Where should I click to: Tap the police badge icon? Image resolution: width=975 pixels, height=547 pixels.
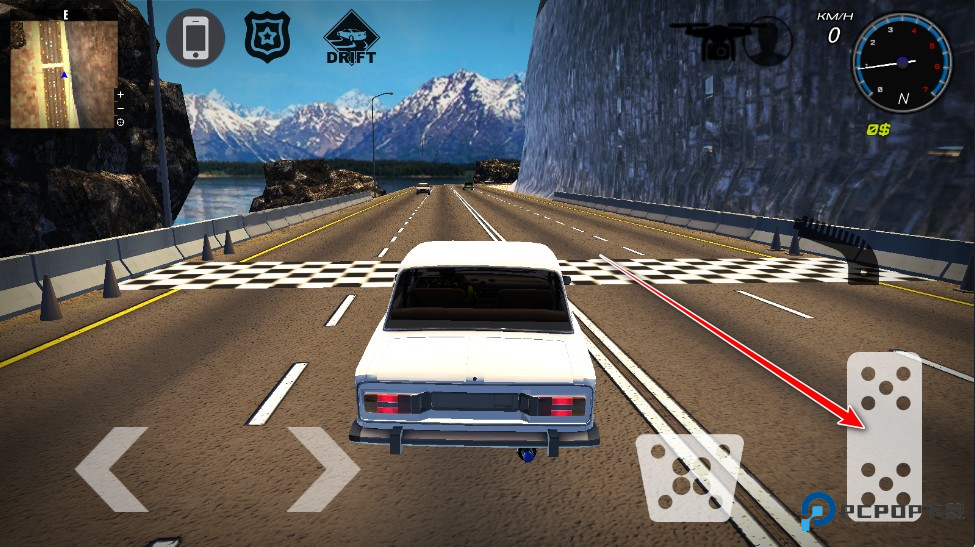tap(268, 35)
